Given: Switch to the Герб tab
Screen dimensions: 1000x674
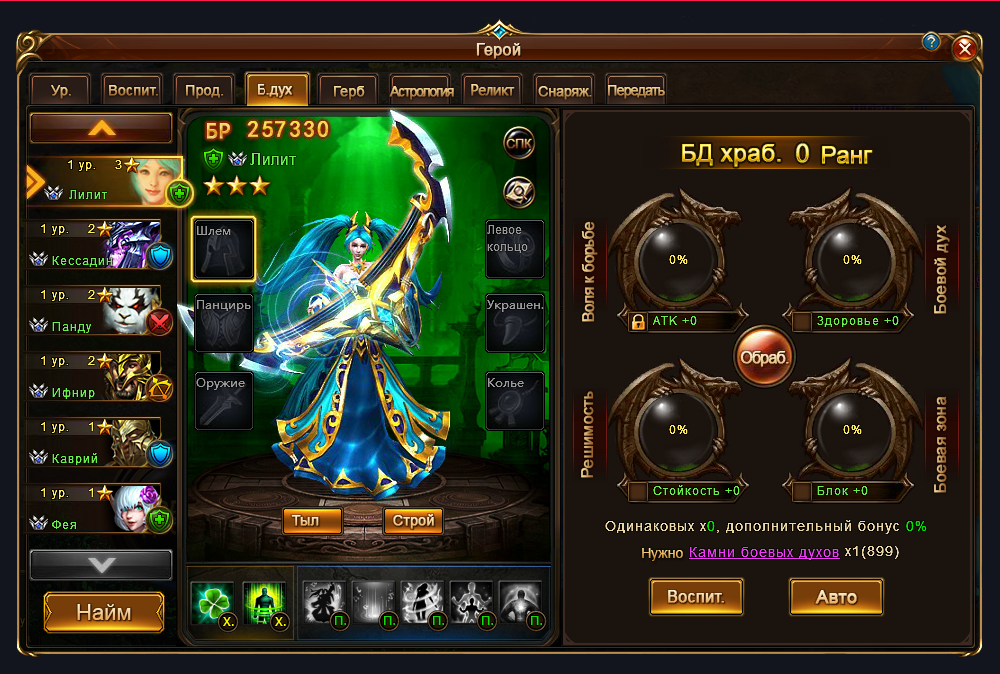Looking at the screenshot, I should (x=349, y=90).
